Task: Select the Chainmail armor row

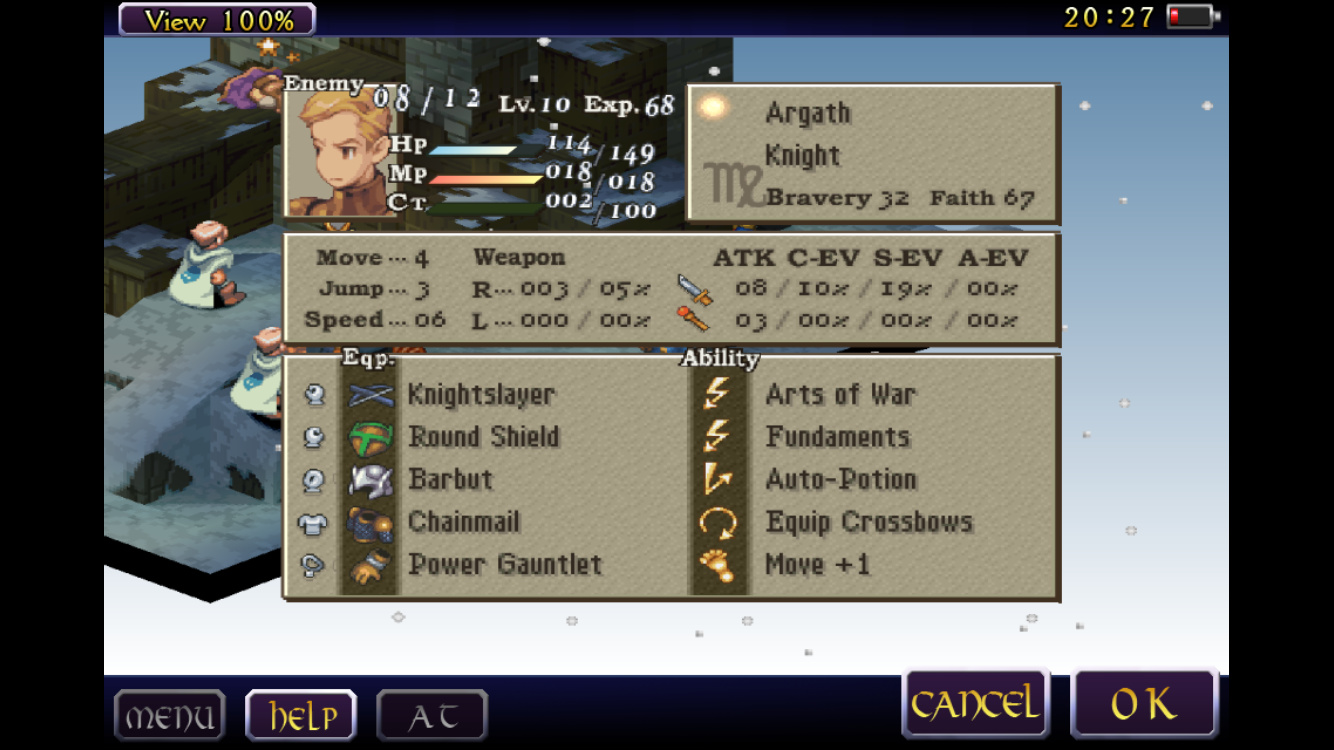Action: pyautogui.click(x=464, y=522)
